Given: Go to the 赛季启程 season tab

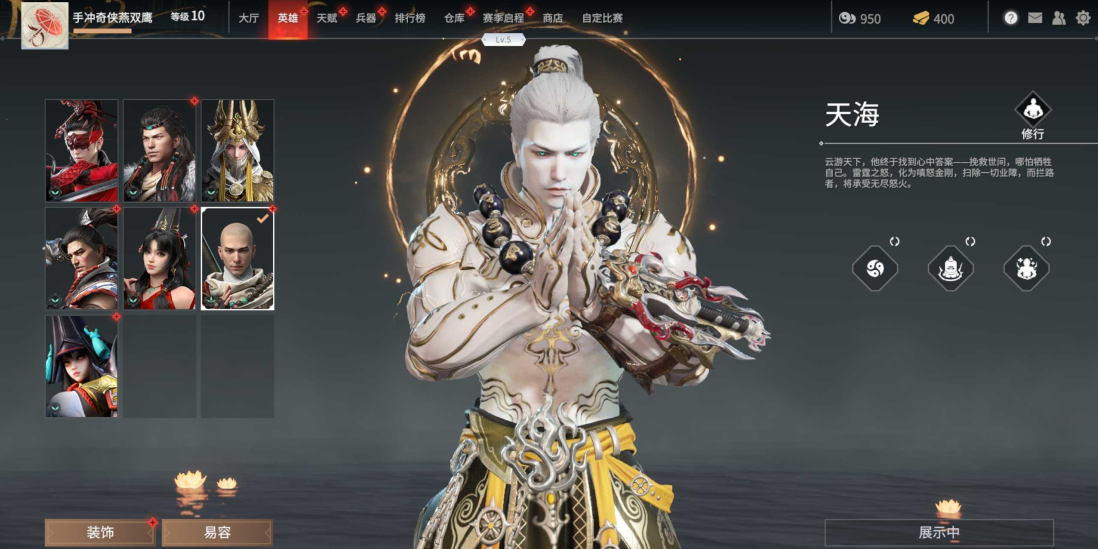Looking at the screenshot, I should [502, 18].
